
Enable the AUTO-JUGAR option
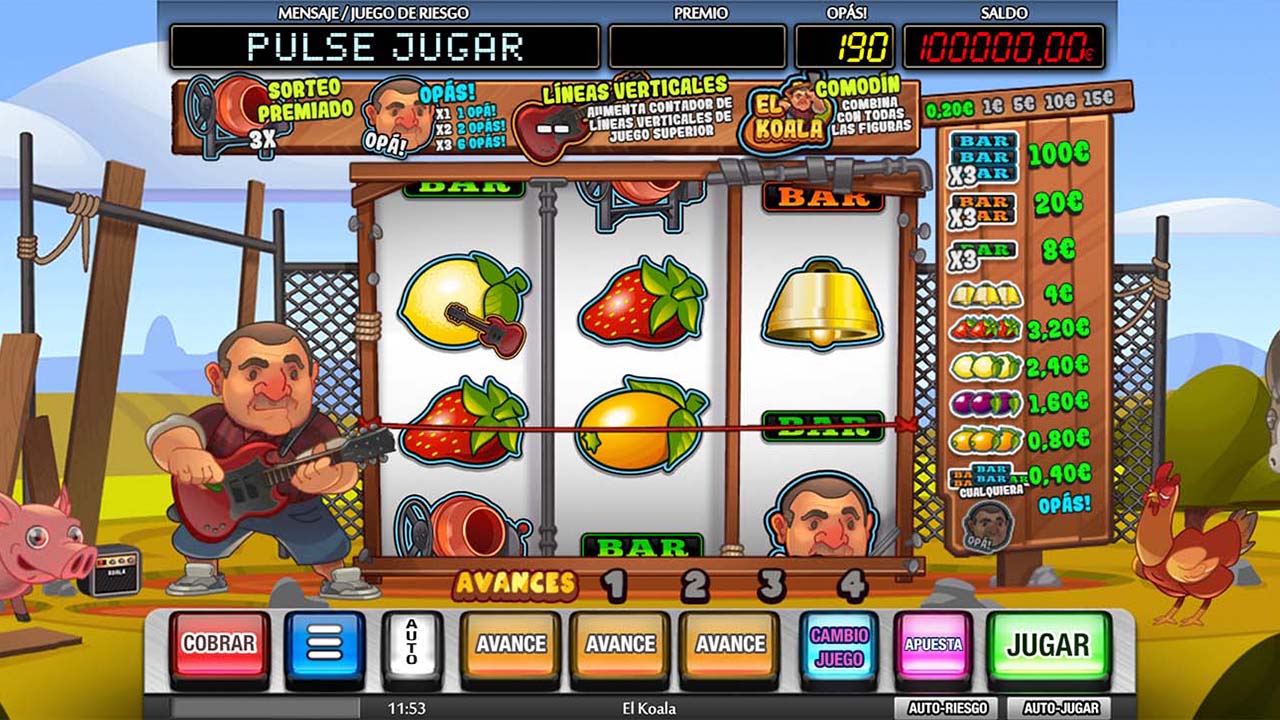pyautogui.click(x=1060, y=708)
